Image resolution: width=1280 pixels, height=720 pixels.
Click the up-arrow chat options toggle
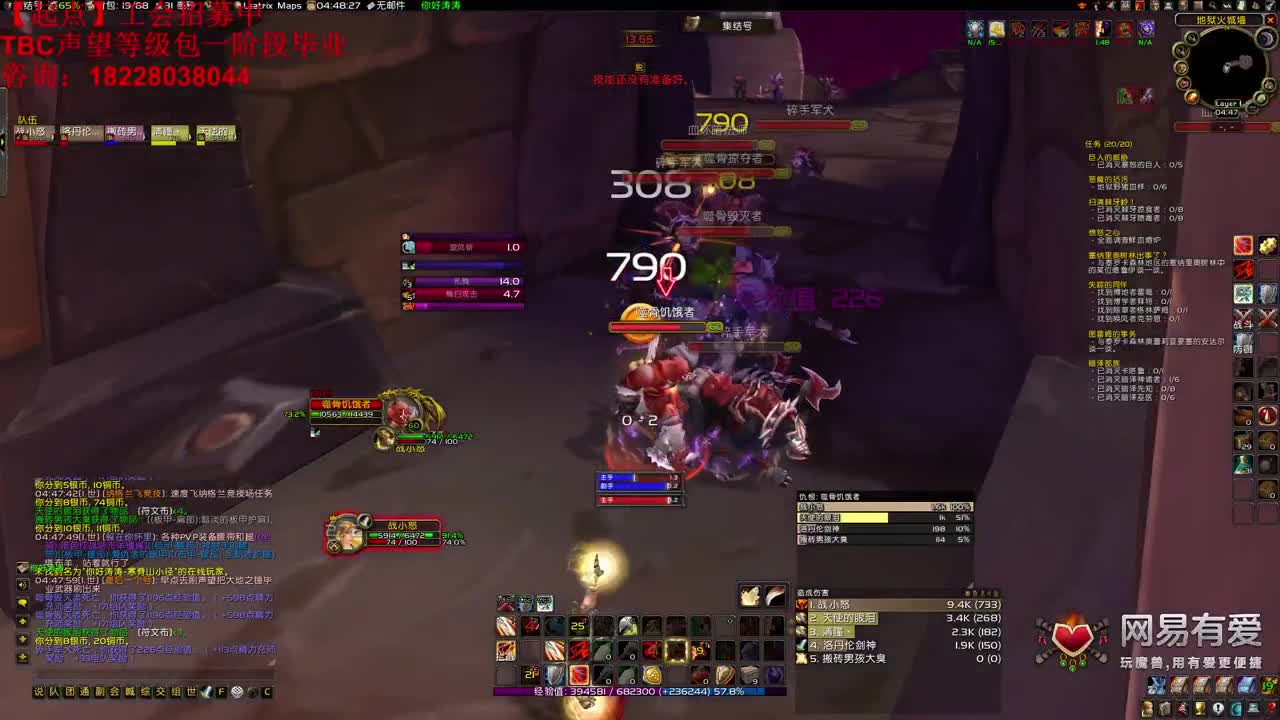tap(252, 692)
